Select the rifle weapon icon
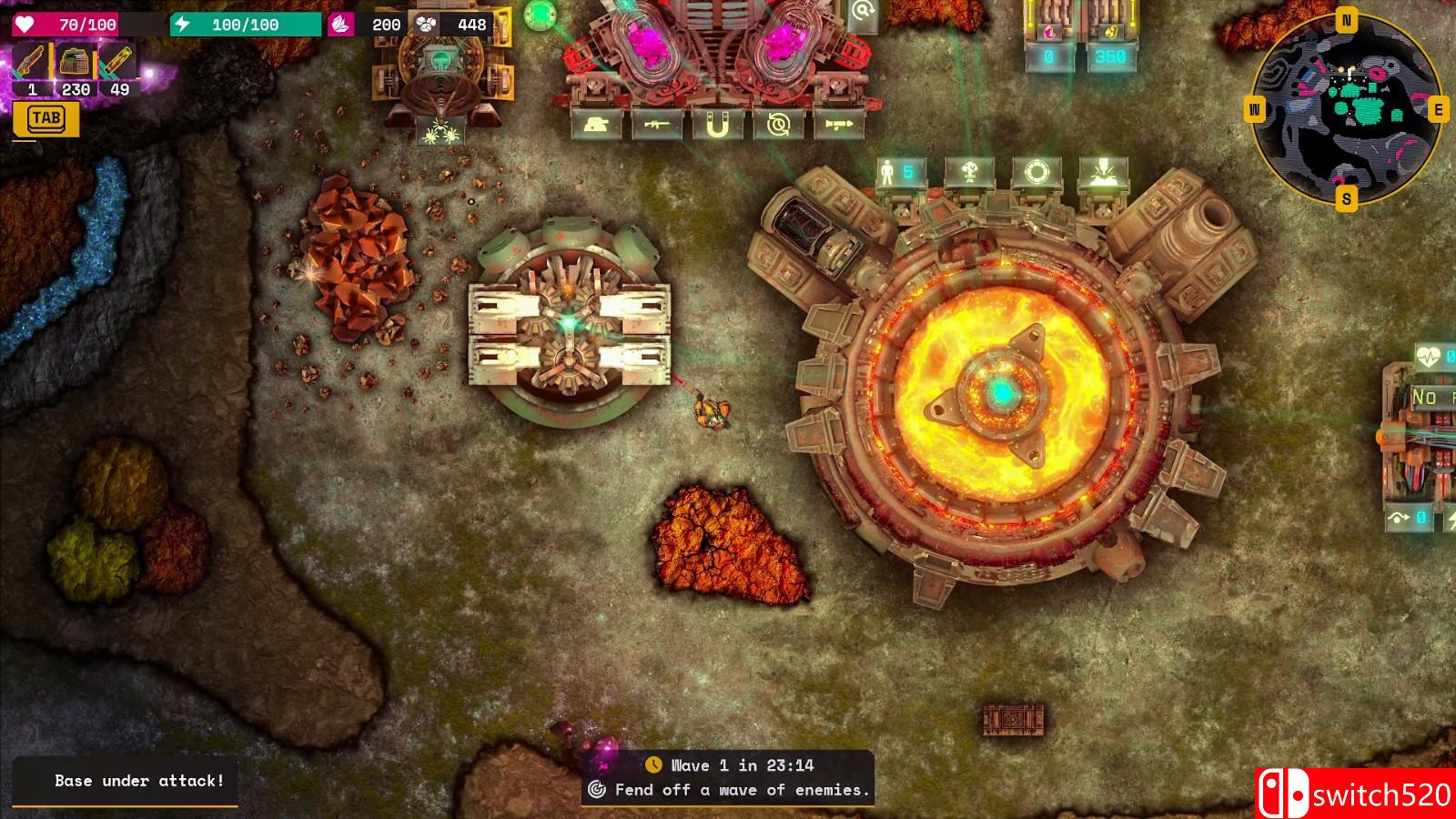Screen dimensions: 1456x819 655,125
